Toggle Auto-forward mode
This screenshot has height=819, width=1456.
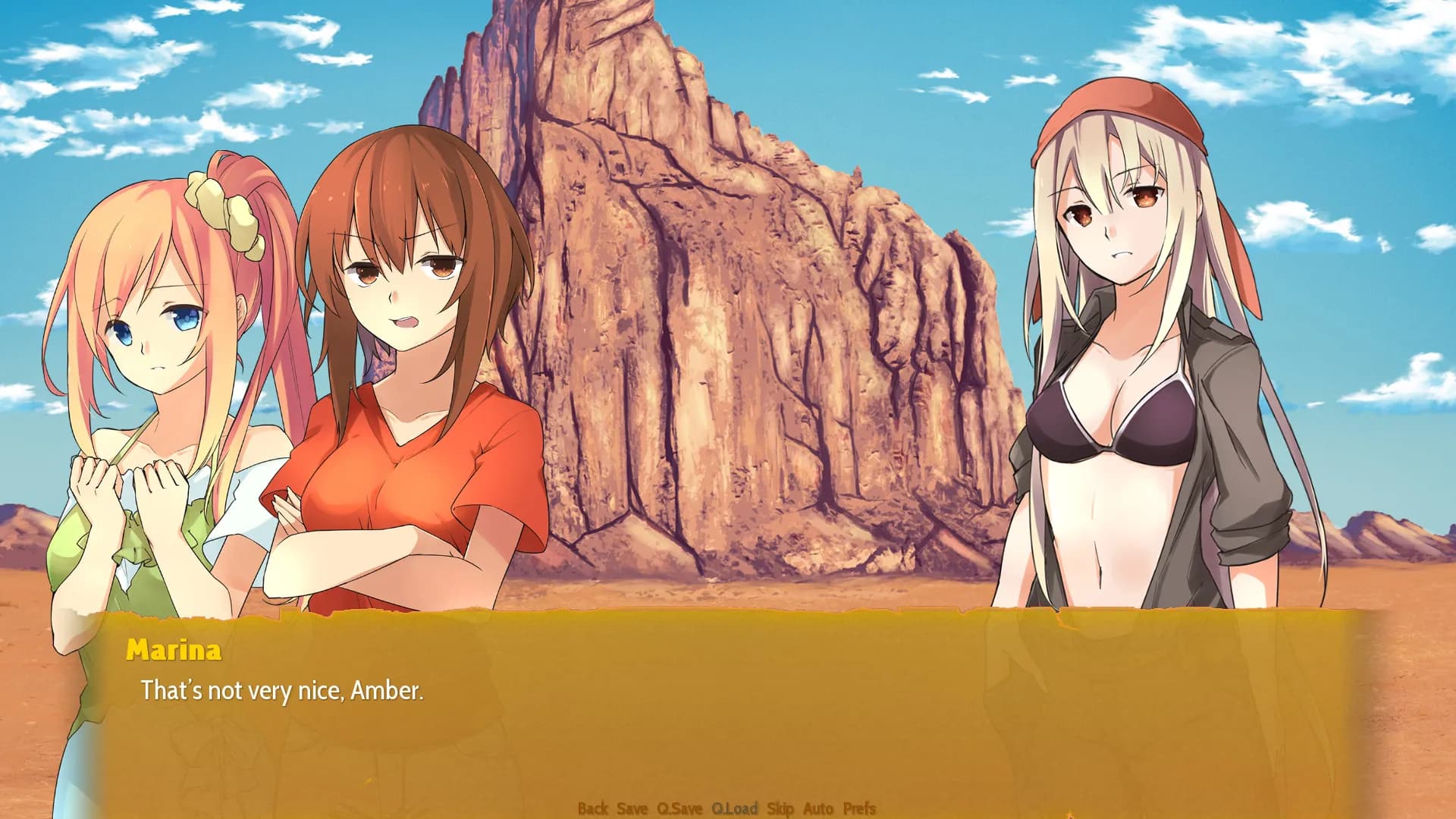coord(815,809)
